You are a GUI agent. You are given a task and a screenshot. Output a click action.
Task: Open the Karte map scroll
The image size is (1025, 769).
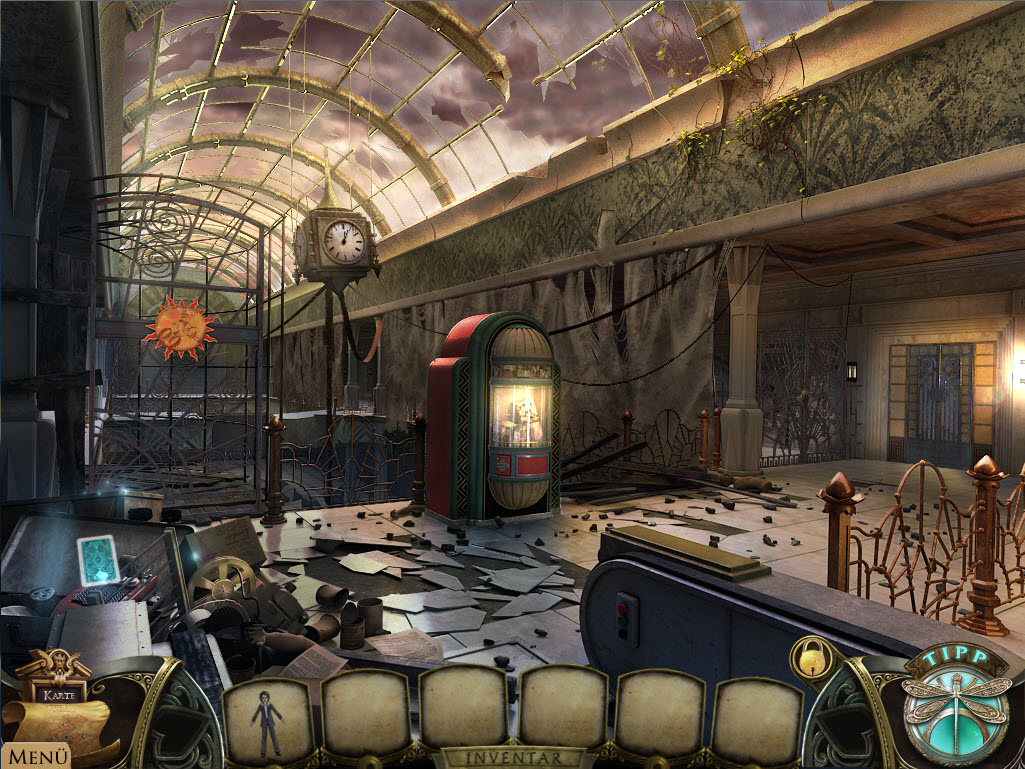click(56, 707)
